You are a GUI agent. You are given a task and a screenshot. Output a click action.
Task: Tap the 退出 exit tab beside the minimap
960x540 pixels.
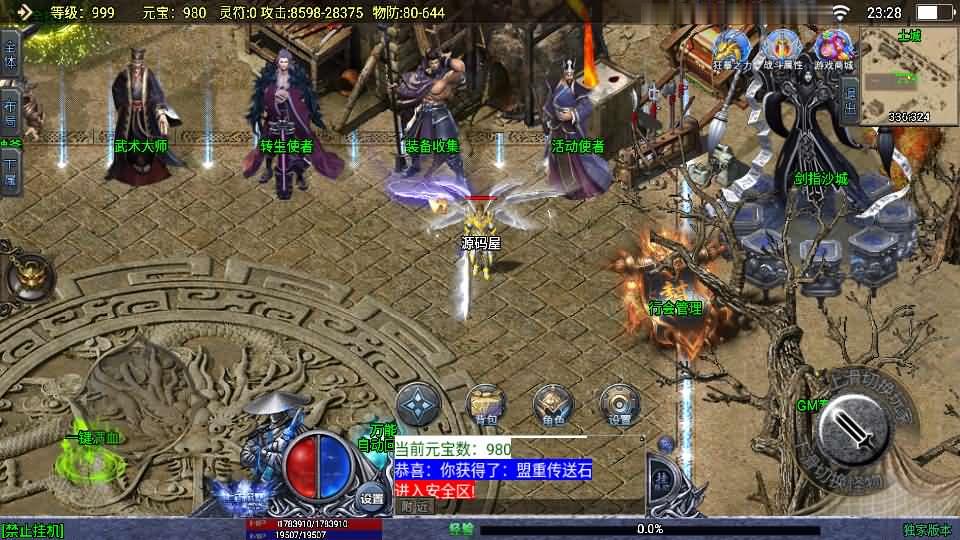tap(850, 100)
